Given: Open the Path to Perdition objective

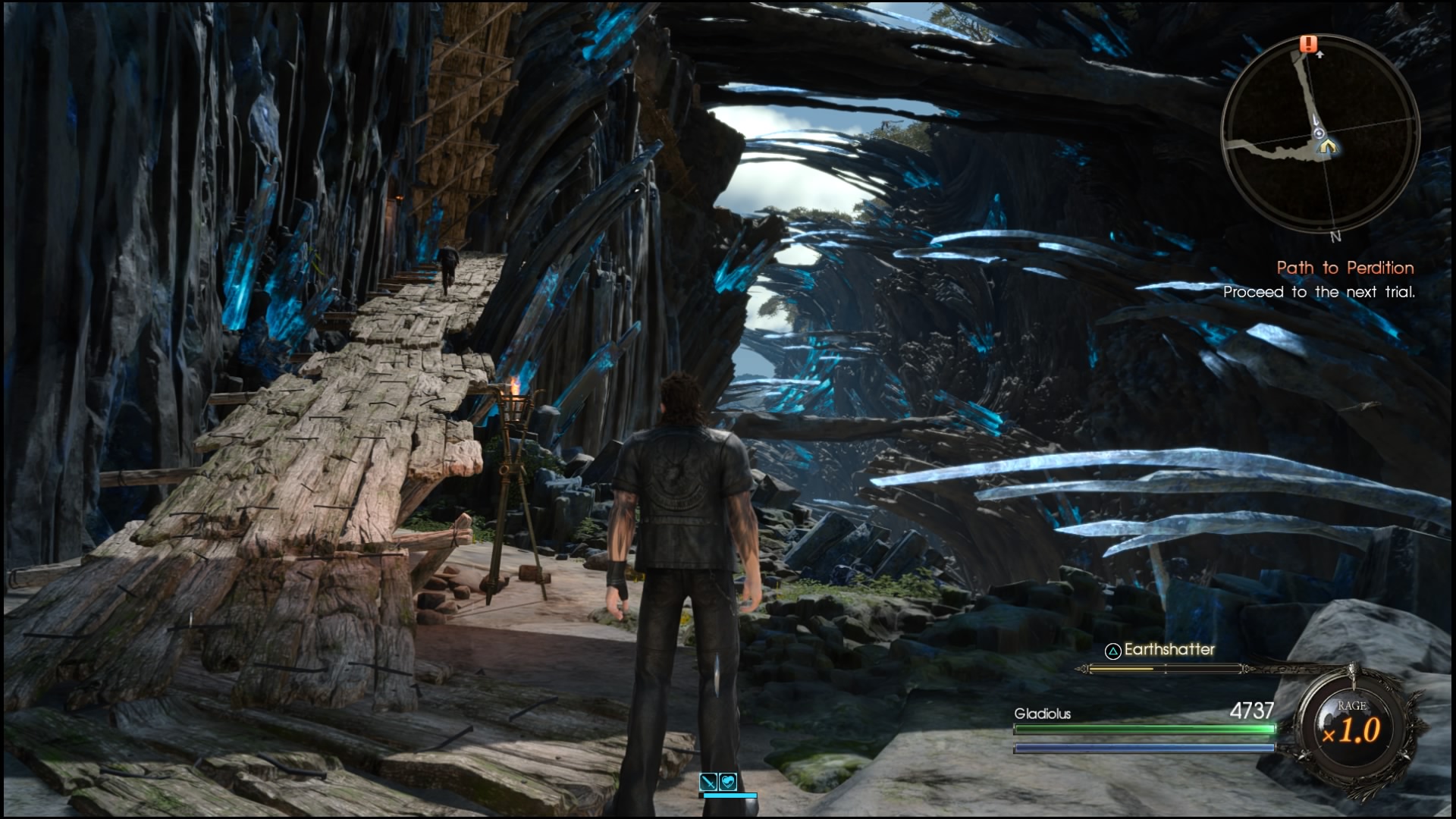Looking at the screenshot, I should (1345, 268).
